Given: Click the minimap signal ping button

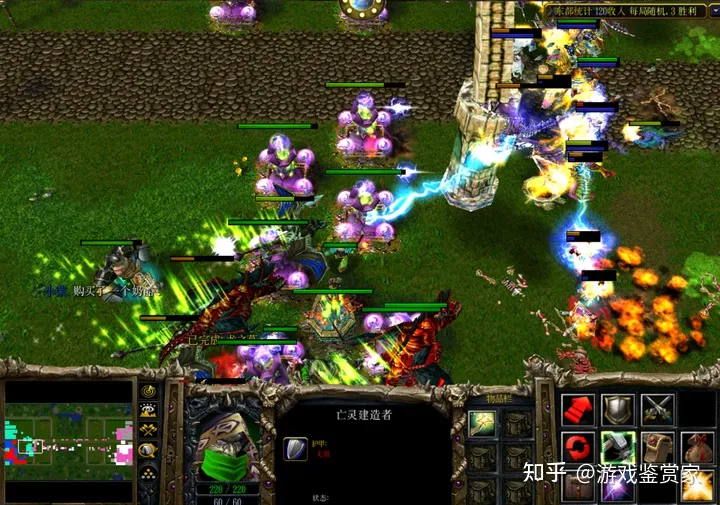Looking at the screenshot, I should click(149, 391).
